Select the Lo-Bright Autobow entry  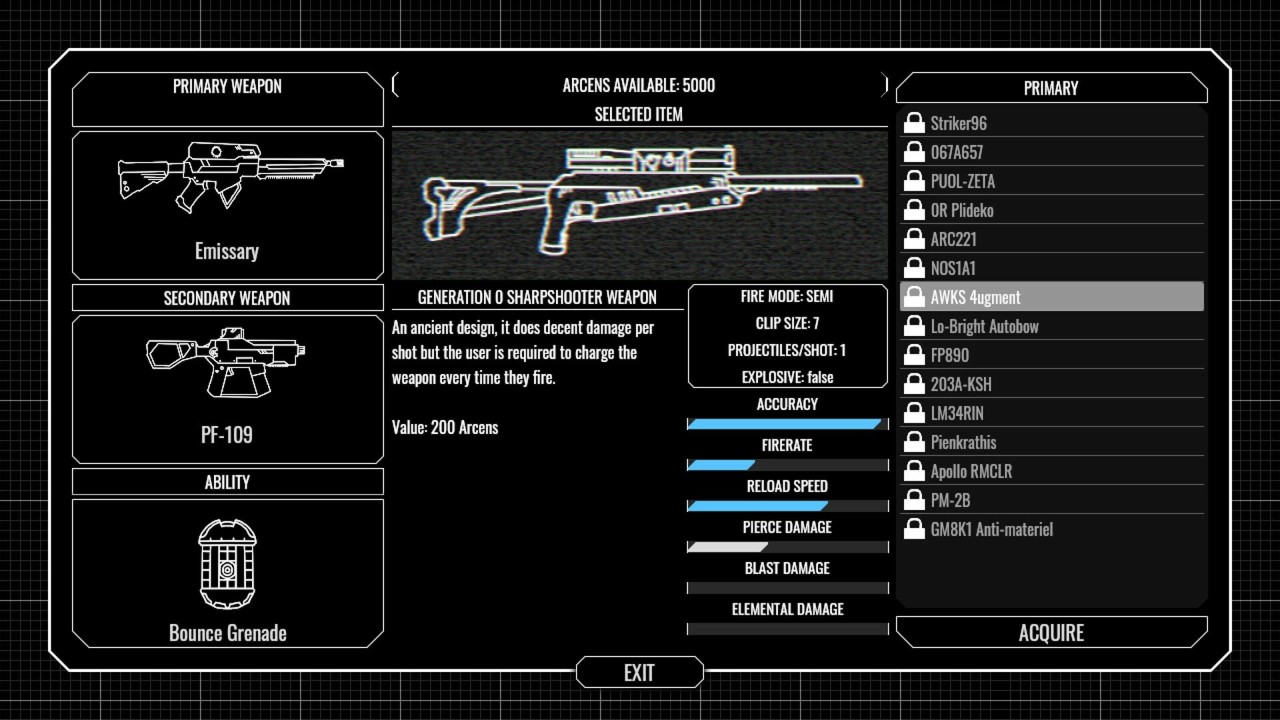1051,326
